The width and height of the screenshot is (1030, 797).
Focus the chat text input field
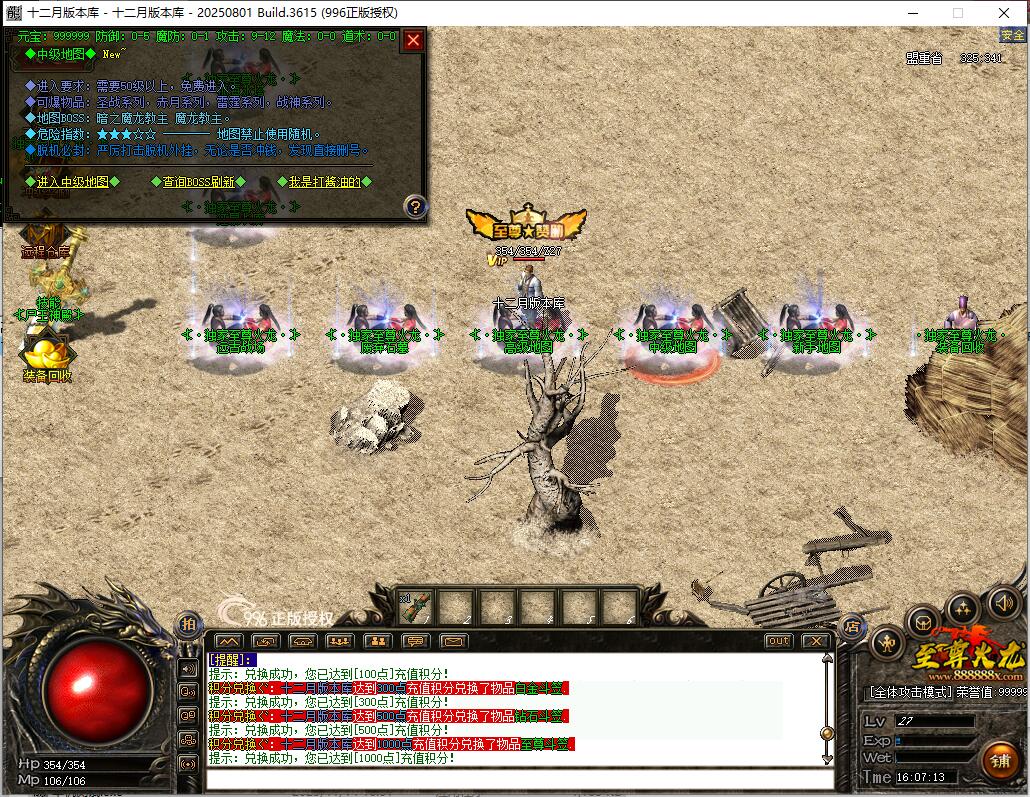click(x=520, y=779)
